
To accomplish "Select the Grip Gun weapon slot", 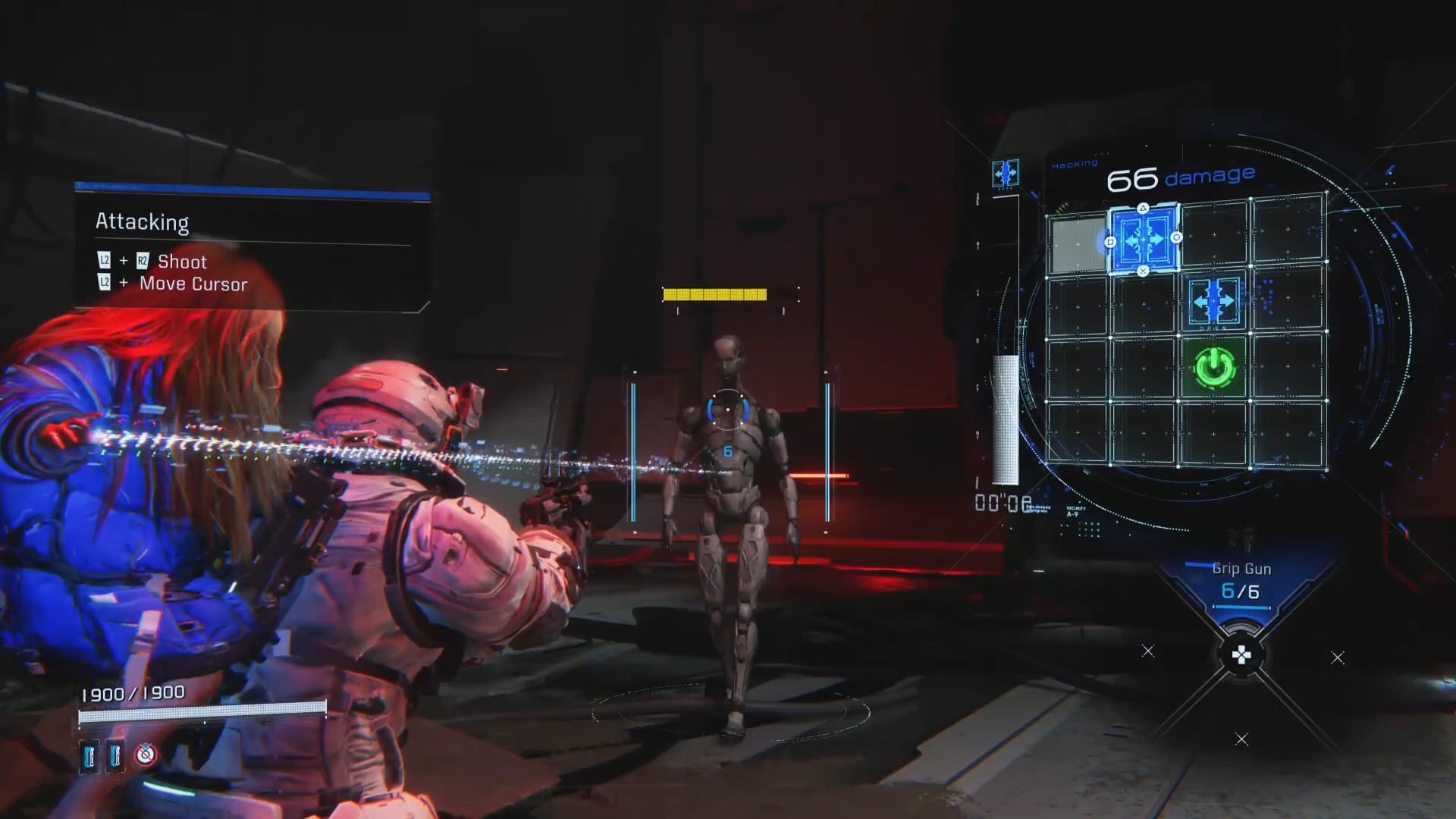I will tap(1241, 582).
